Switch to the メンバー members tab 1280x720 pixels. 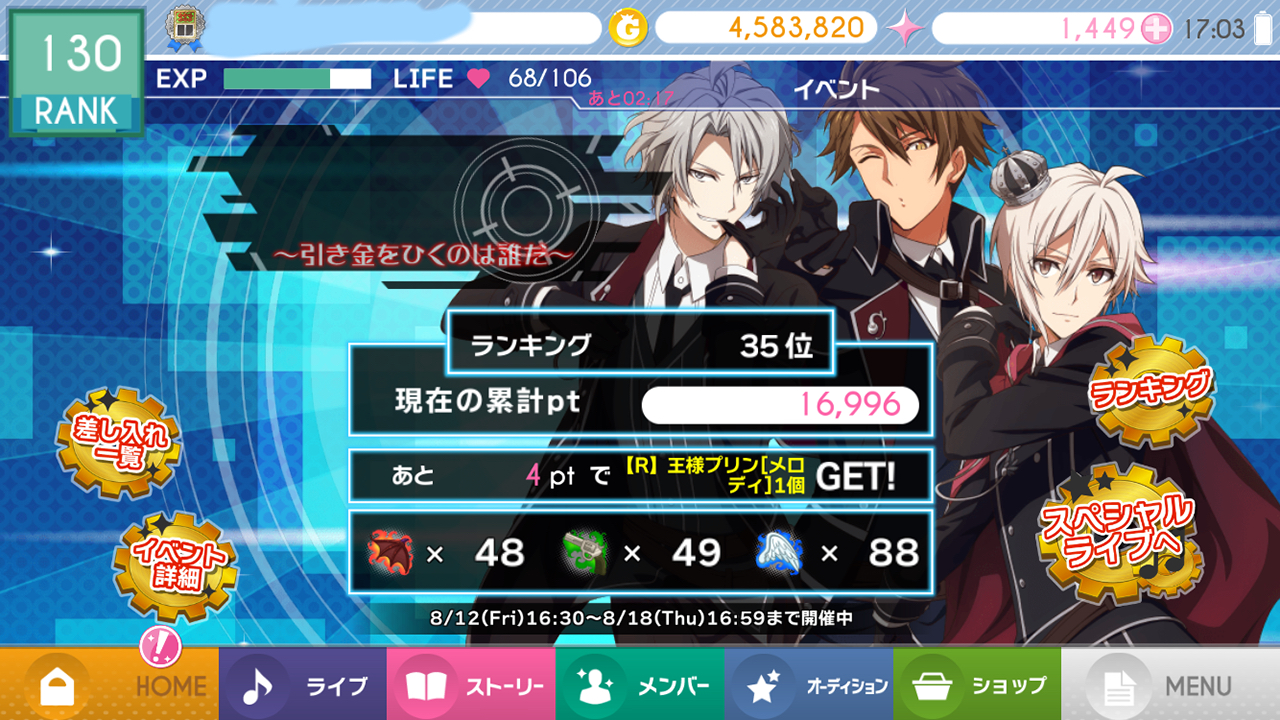click(640, 685)
